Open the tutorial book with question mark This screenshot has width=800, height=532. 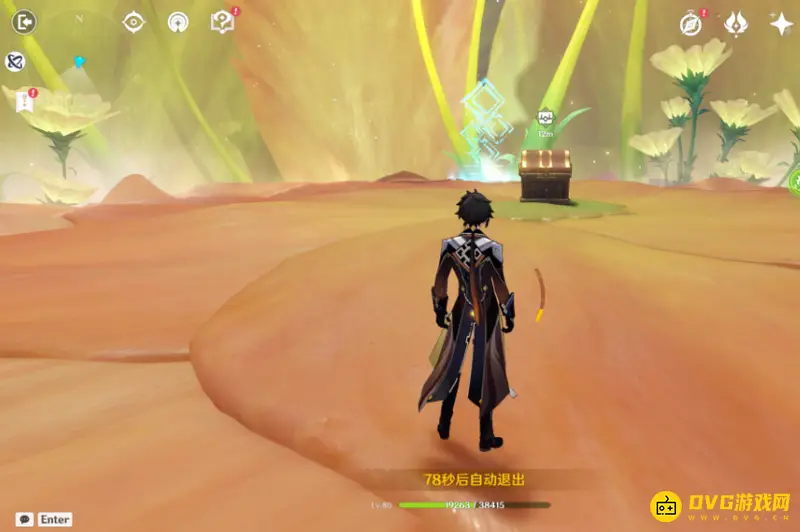[x=223, y=21]
